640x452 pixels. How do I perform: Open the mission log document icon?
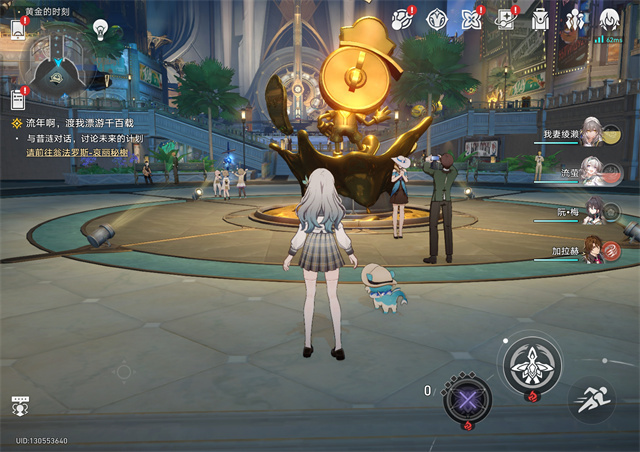17,99
